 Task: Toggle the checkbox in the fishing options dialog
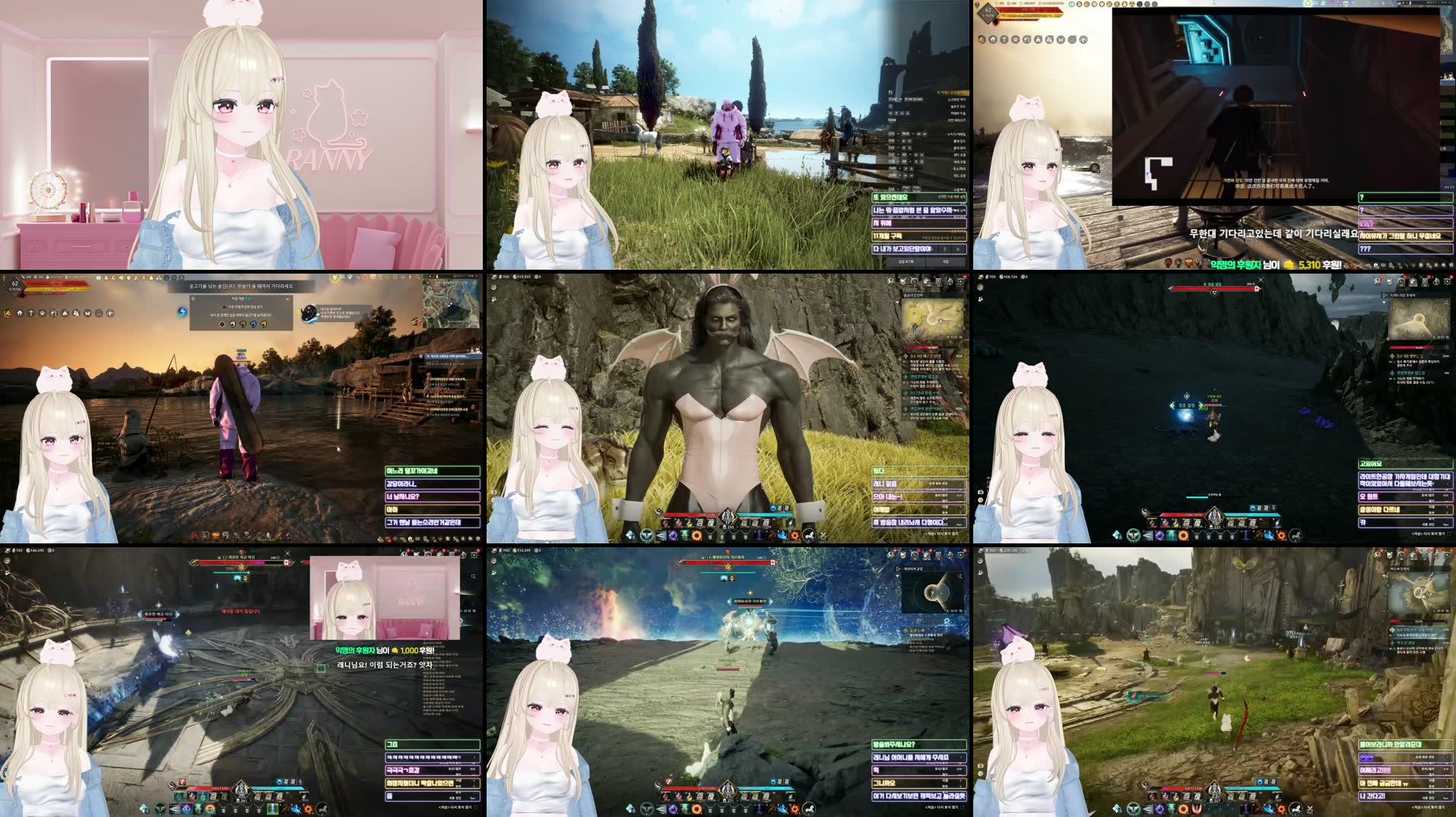(224, 307)
